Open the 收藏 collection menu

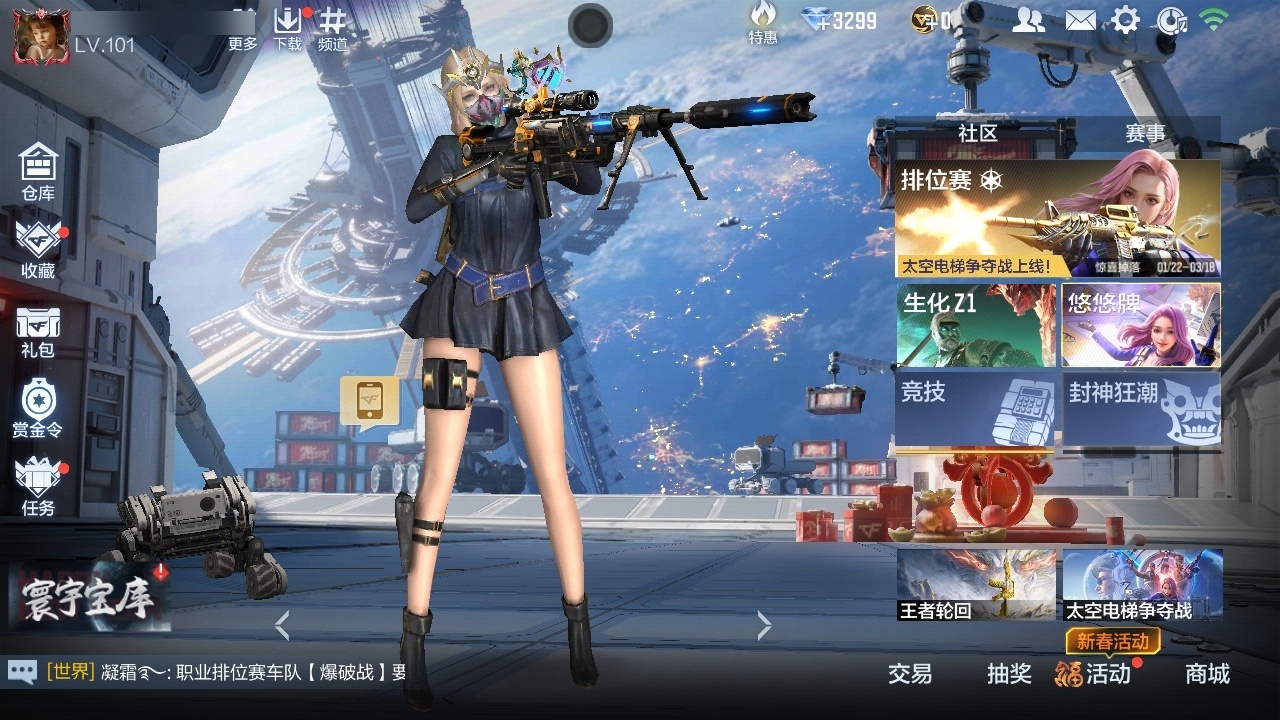38,248
